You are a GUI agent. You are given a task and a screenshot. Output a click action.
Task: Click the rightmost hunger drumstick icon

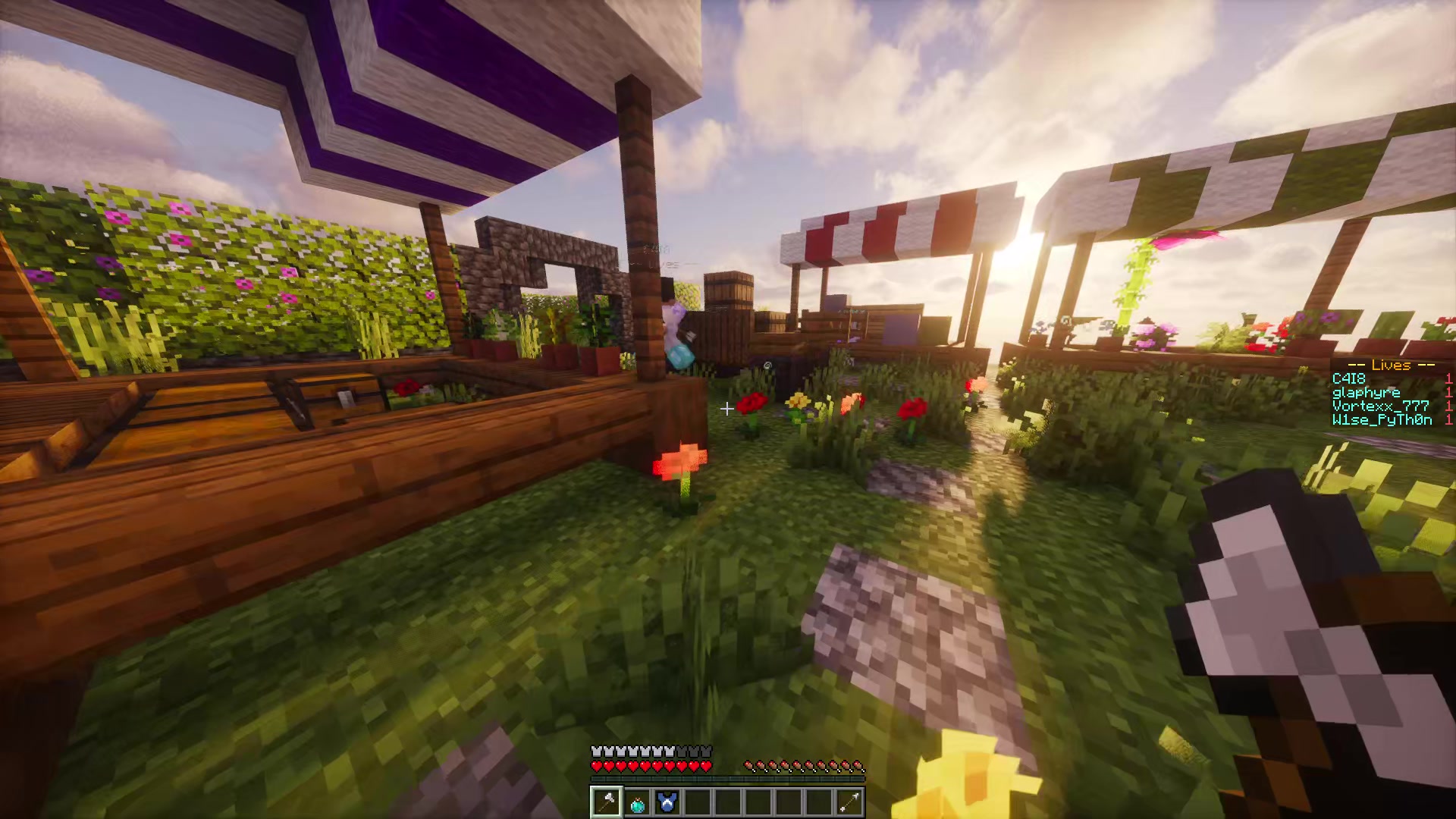[x=857, y=764]
